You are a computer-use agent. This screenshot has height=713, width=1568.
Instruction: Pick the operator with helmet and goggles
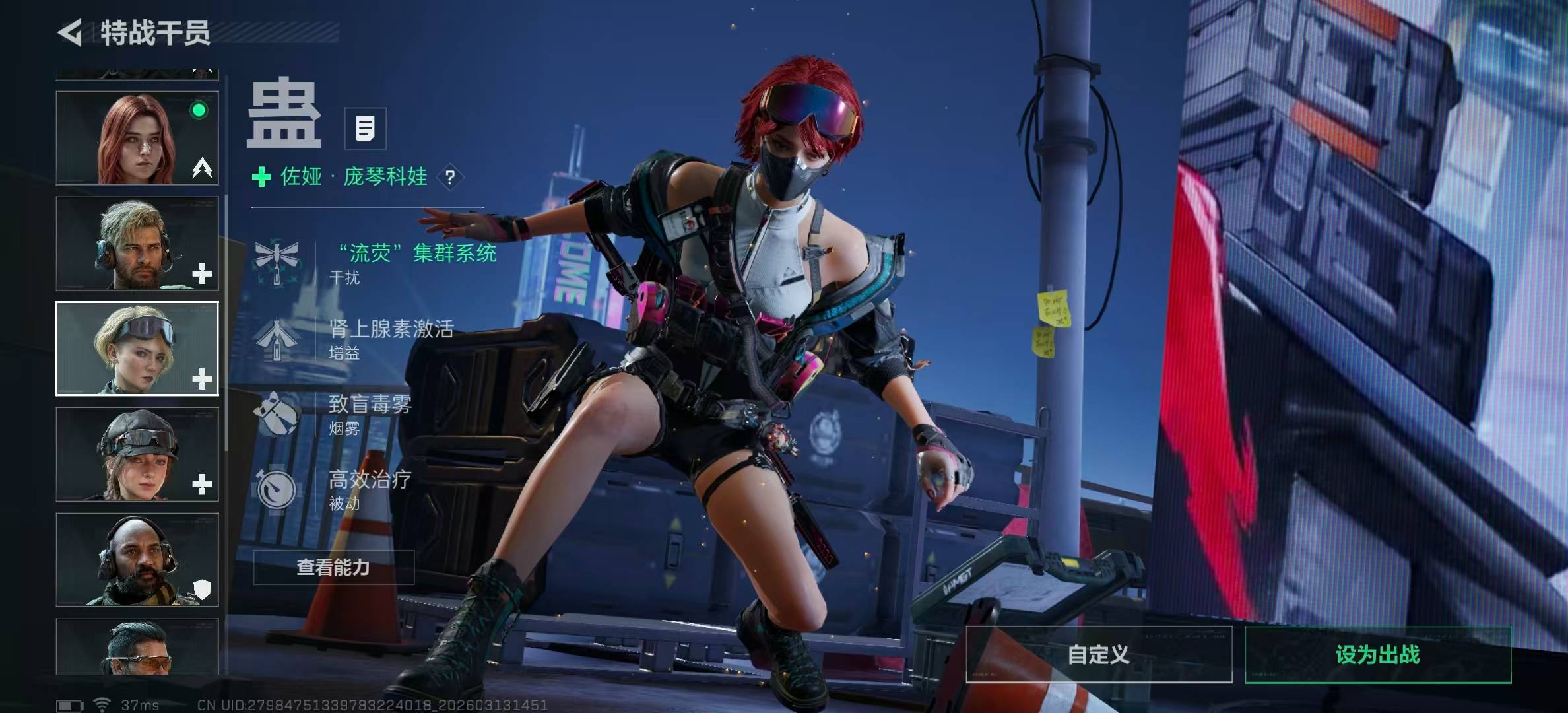tap(137, 454)
